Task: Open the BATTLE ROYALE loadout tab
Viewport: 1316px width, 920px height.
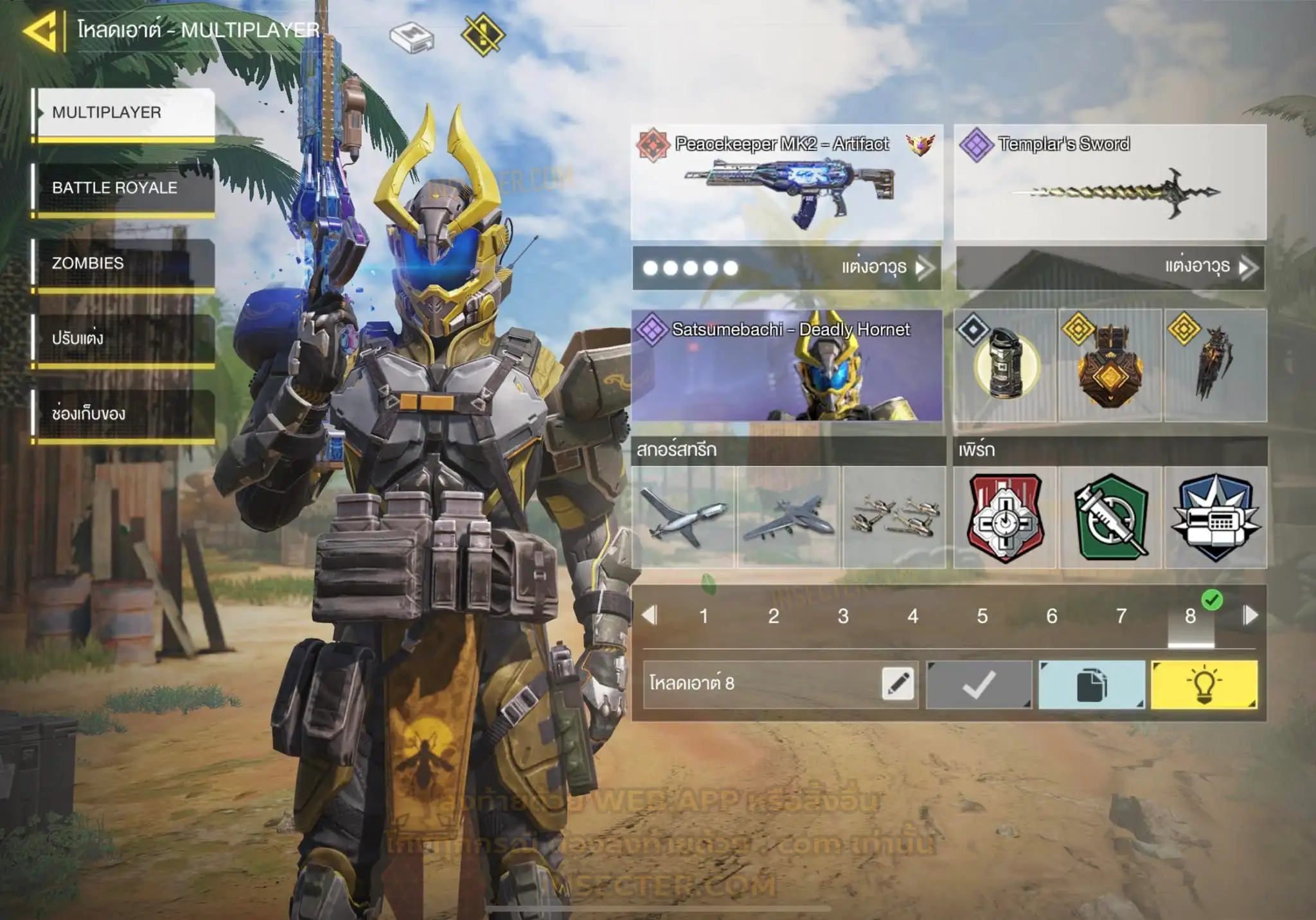Action: [124, 188]
